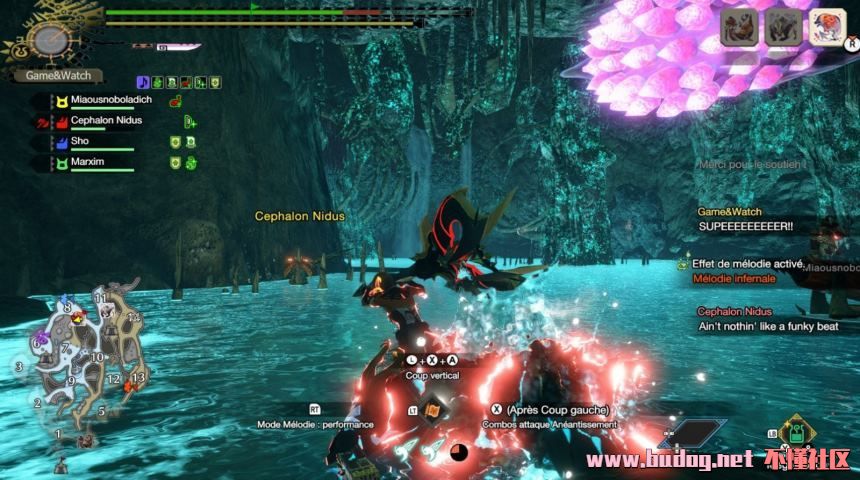Select the first monster target icon
The width and height of the screenshot is (860, 480).
coord(740,28)
